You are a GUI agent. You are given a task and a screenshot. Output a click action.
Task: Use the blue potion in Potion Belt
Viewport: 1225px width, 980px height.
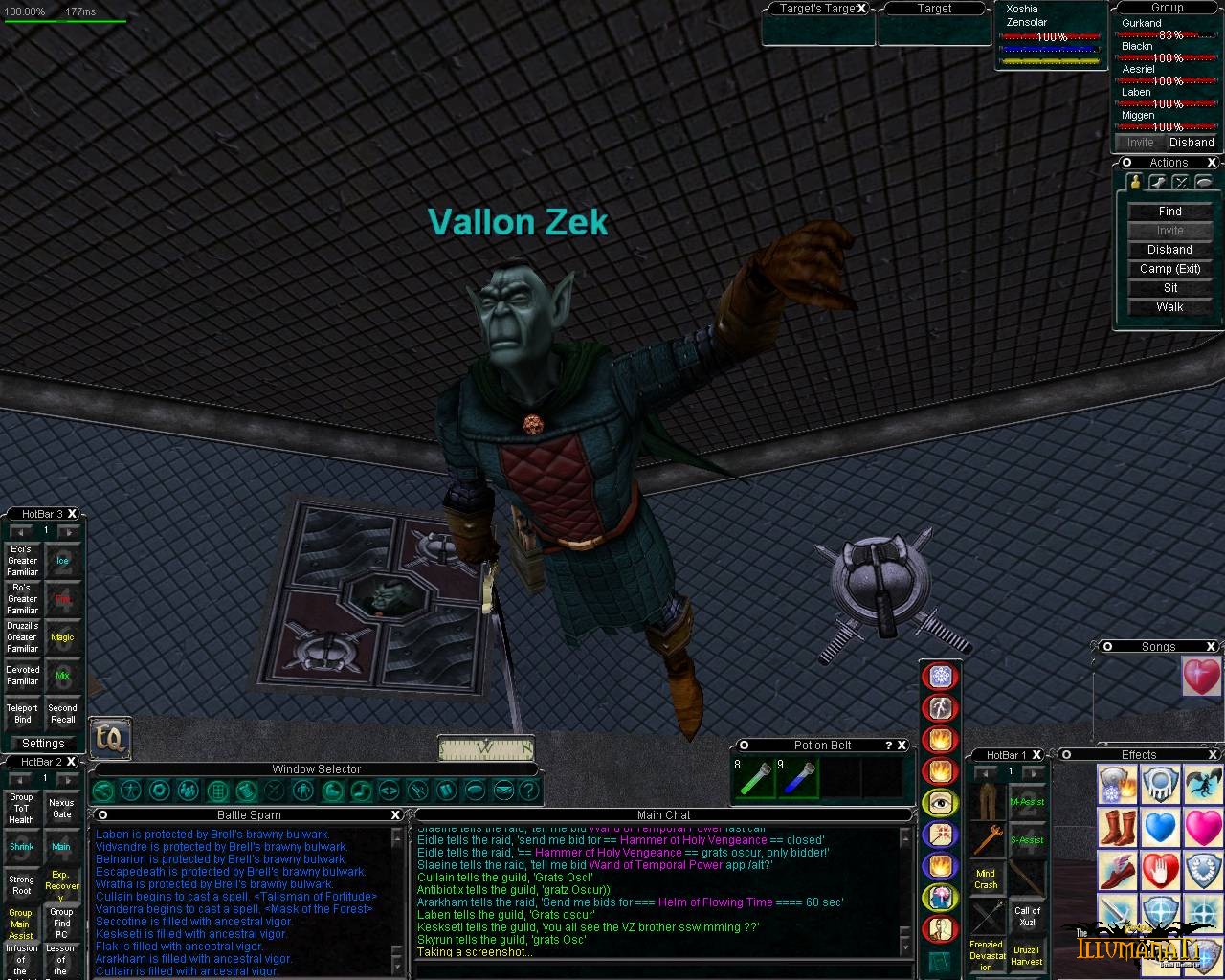(798, 779)
